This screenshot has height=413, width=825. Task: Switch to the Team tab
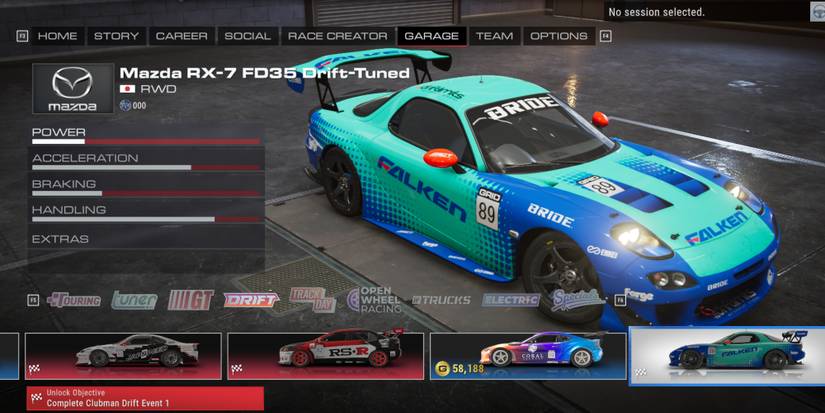point(494,36)
